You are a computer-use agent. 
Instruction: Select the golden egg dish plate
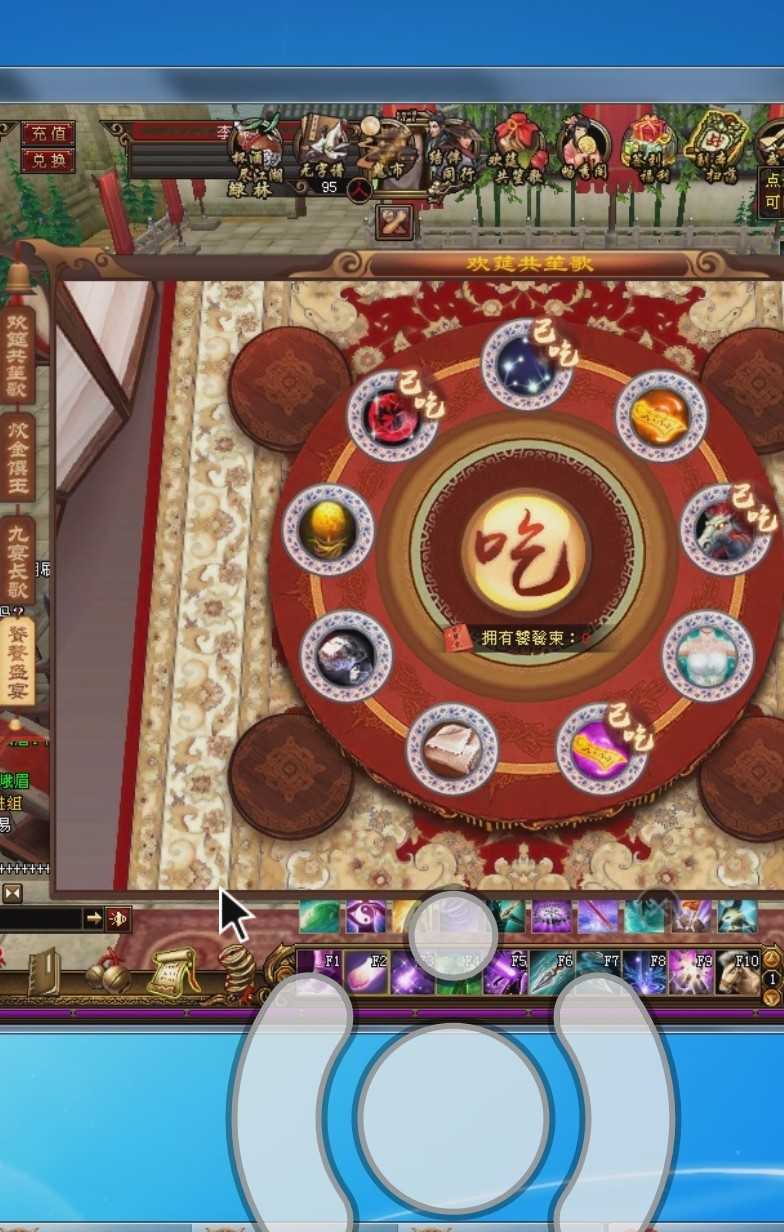328,529
